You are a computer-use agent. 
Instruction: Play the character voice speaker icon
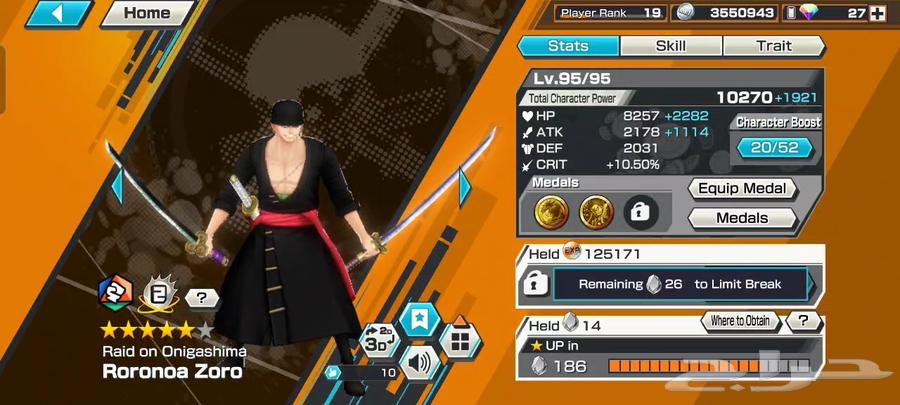tap(418, 361)
